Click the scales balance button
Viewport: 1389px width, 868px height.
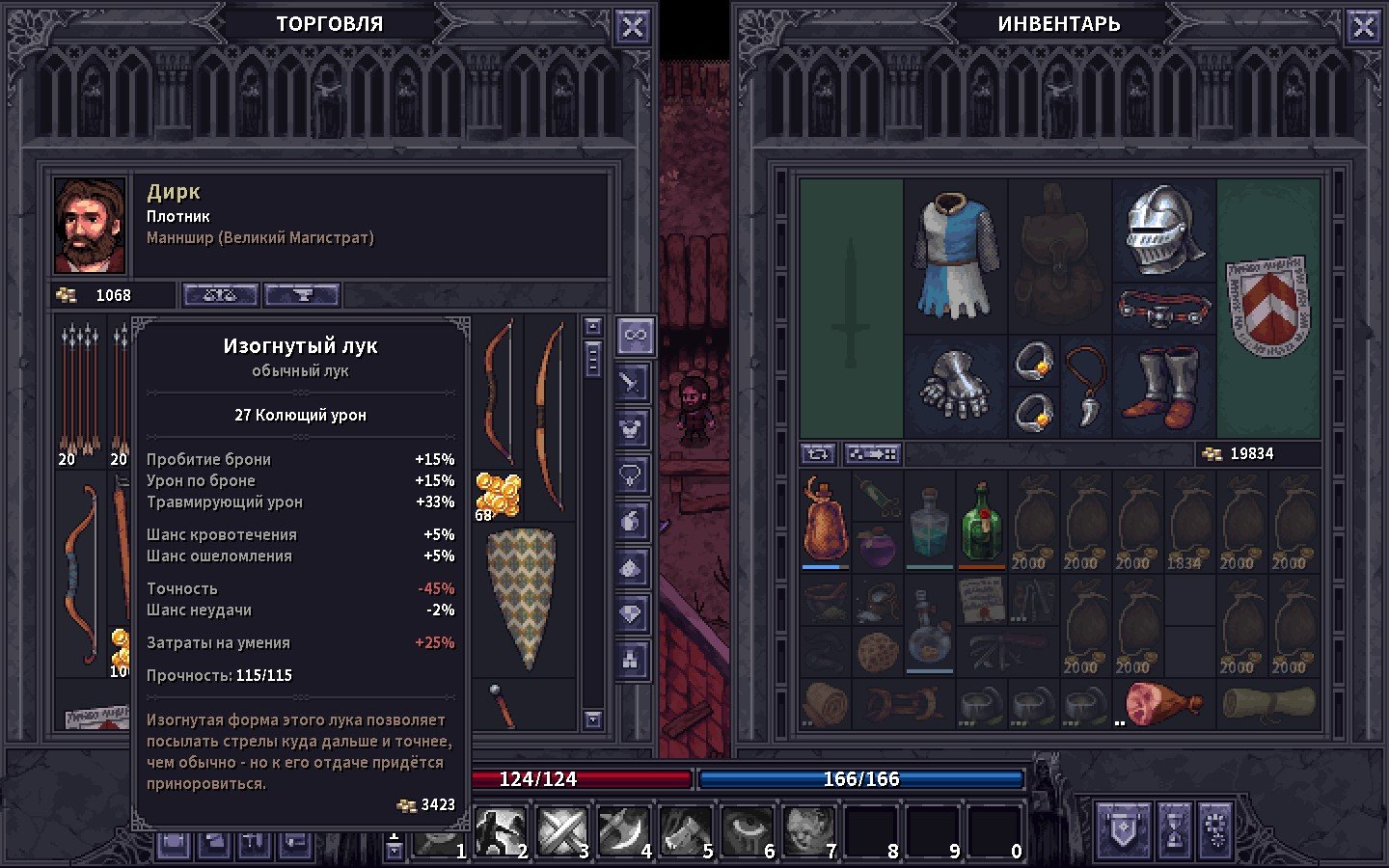click(x=220, y=295)
